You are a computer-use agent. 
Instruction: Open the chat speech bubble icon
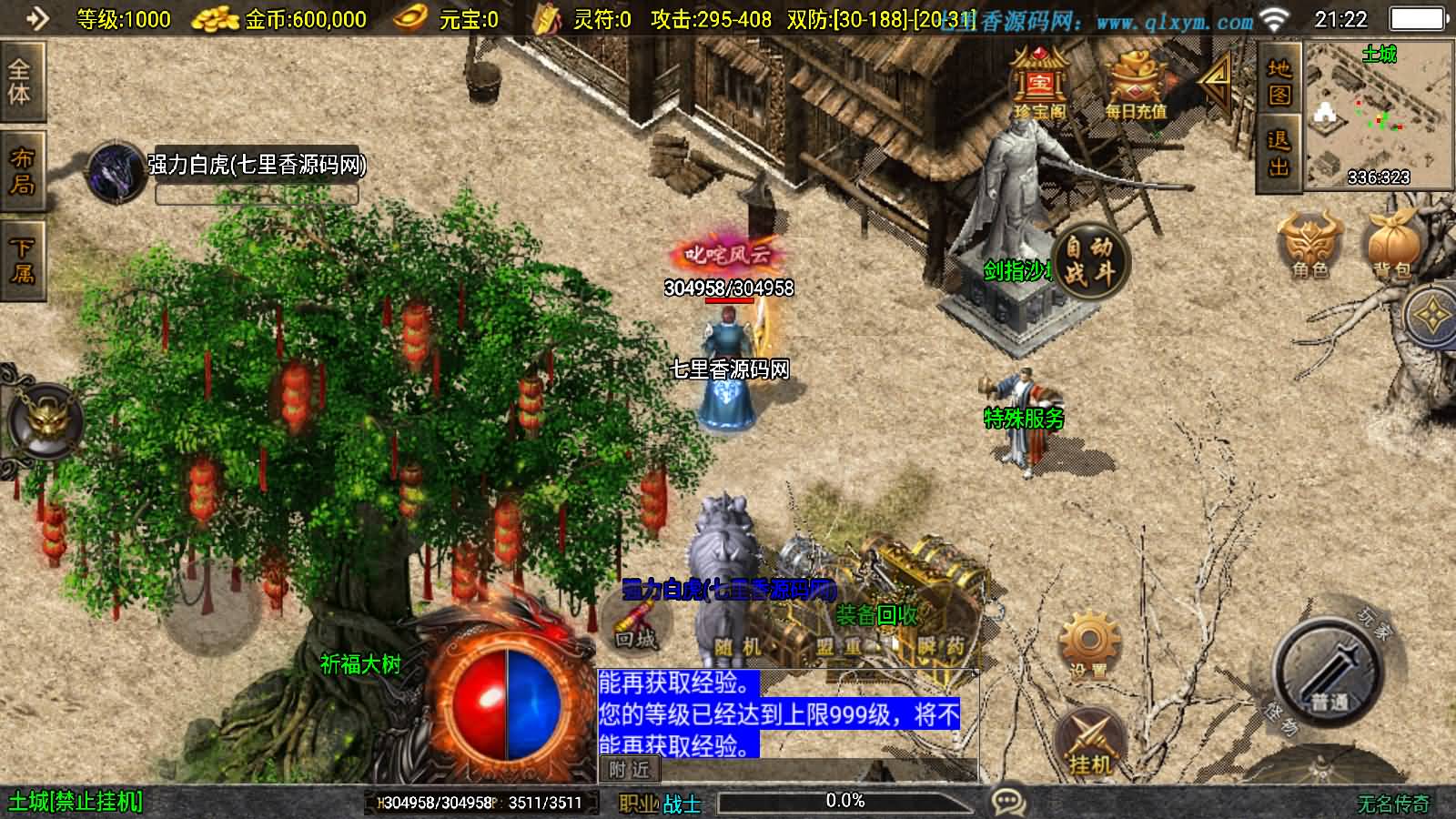point(1008,802)
